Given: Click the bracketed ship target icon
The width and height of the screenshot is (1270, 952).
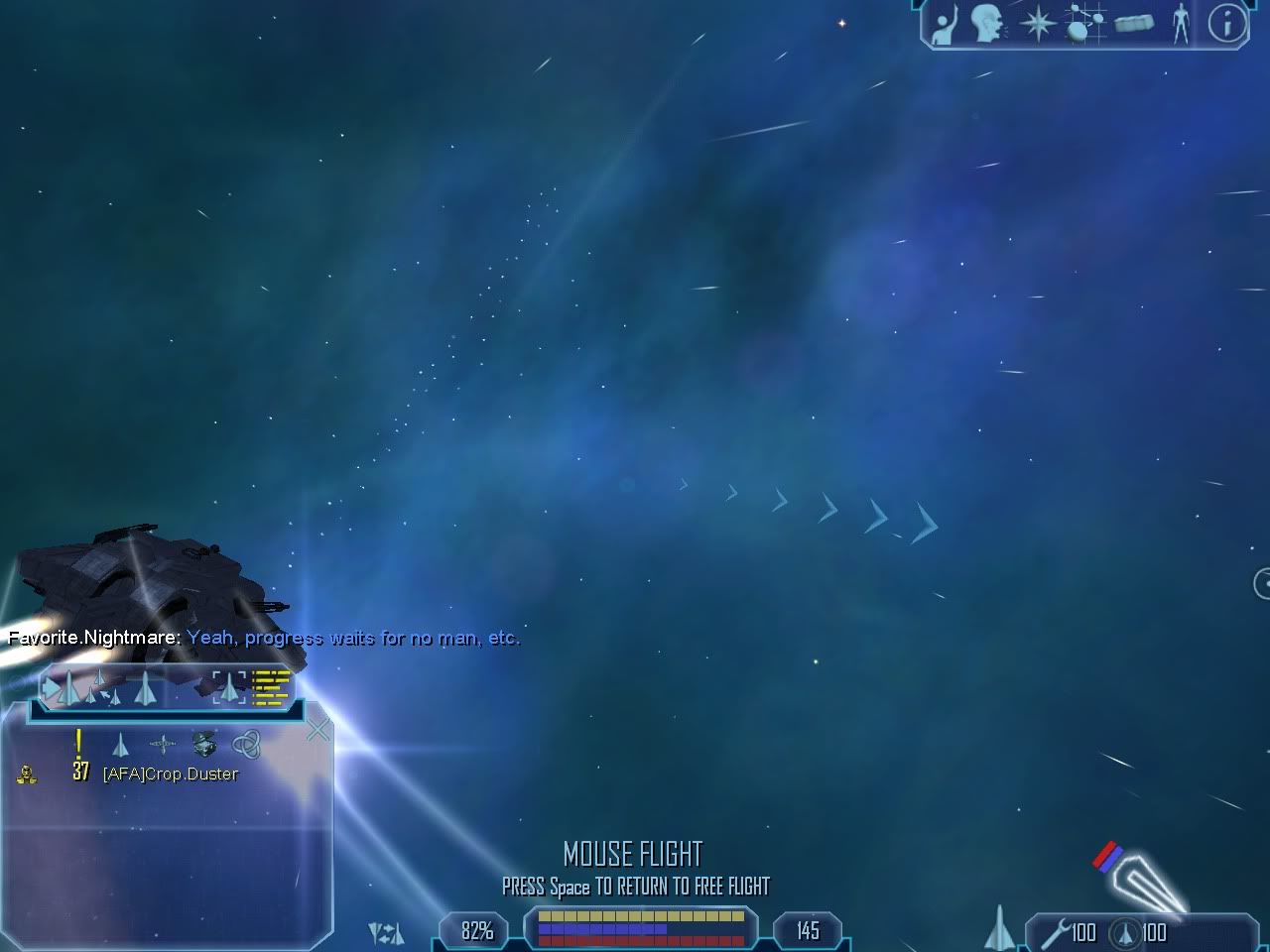Looking at the screenshot, I should (229, 685).
